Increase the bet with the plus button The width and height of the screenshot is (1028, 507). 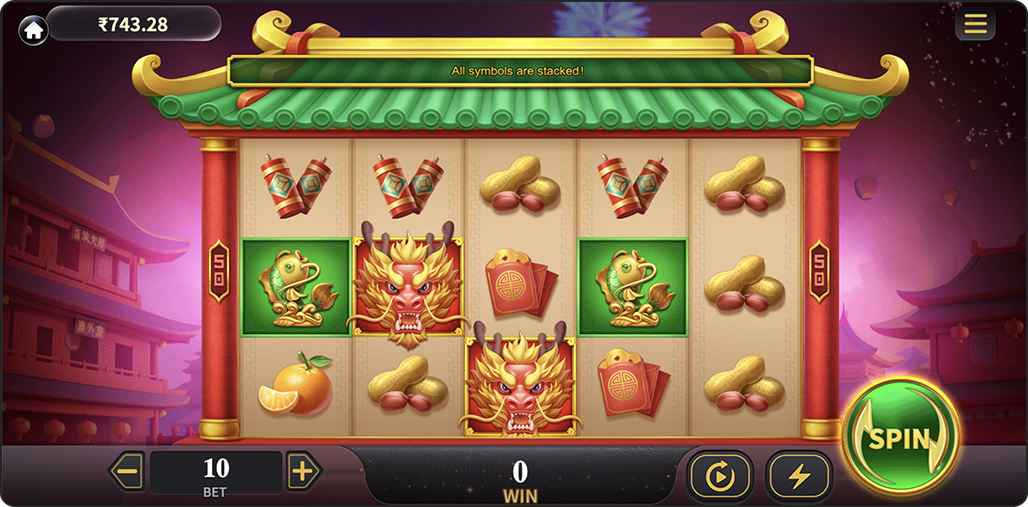click(304, 471)
